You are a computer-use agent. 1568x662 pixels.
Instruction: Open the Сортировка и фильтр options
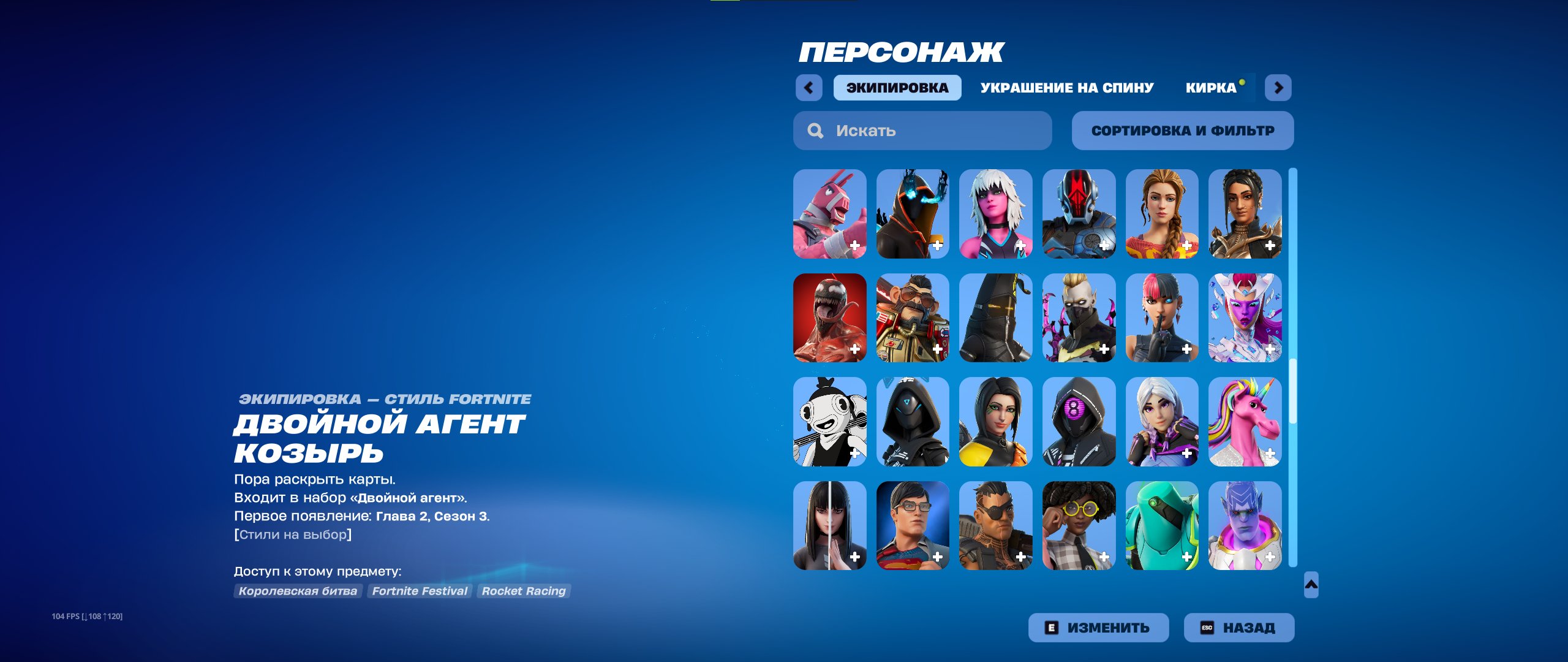[1182, 131]
